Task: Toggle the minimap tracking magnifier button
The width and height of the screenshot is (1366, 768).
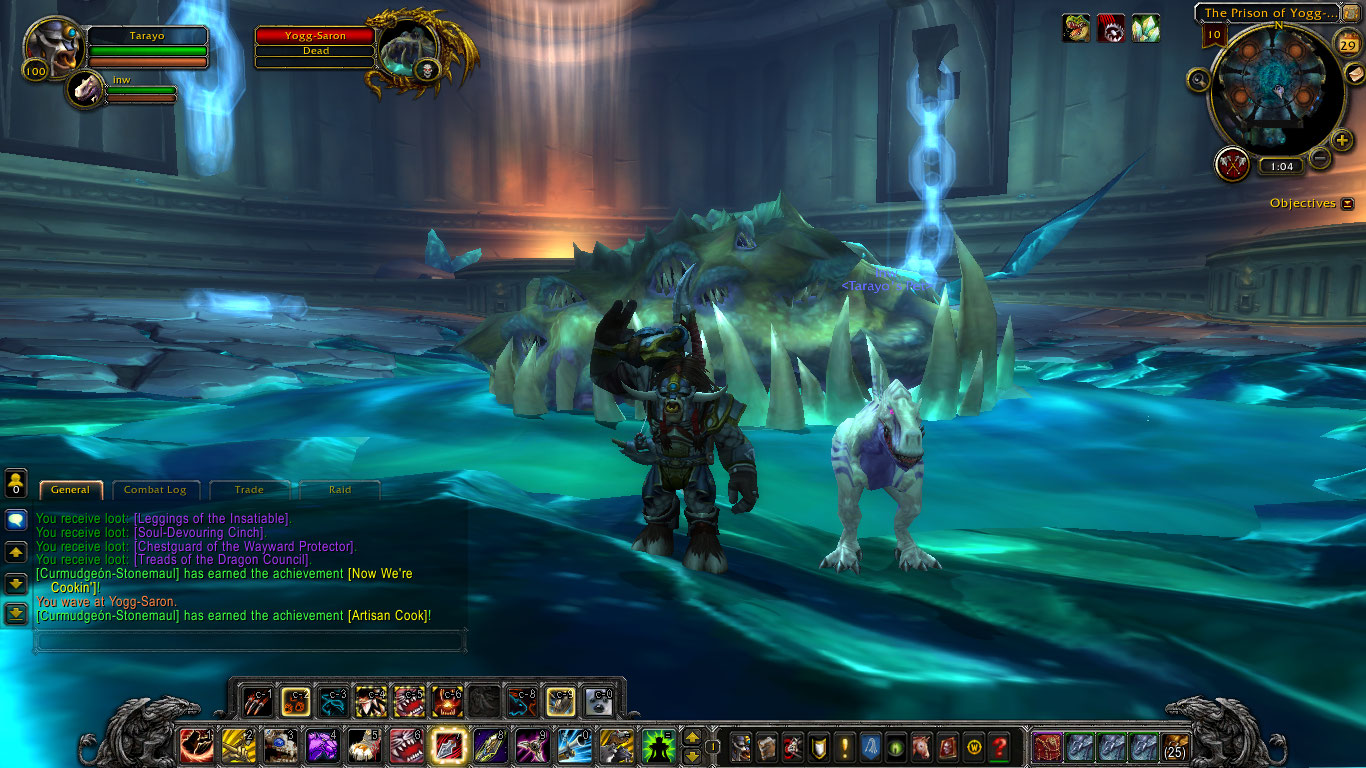Action: pyautogui.click(x=1198, y=79)
